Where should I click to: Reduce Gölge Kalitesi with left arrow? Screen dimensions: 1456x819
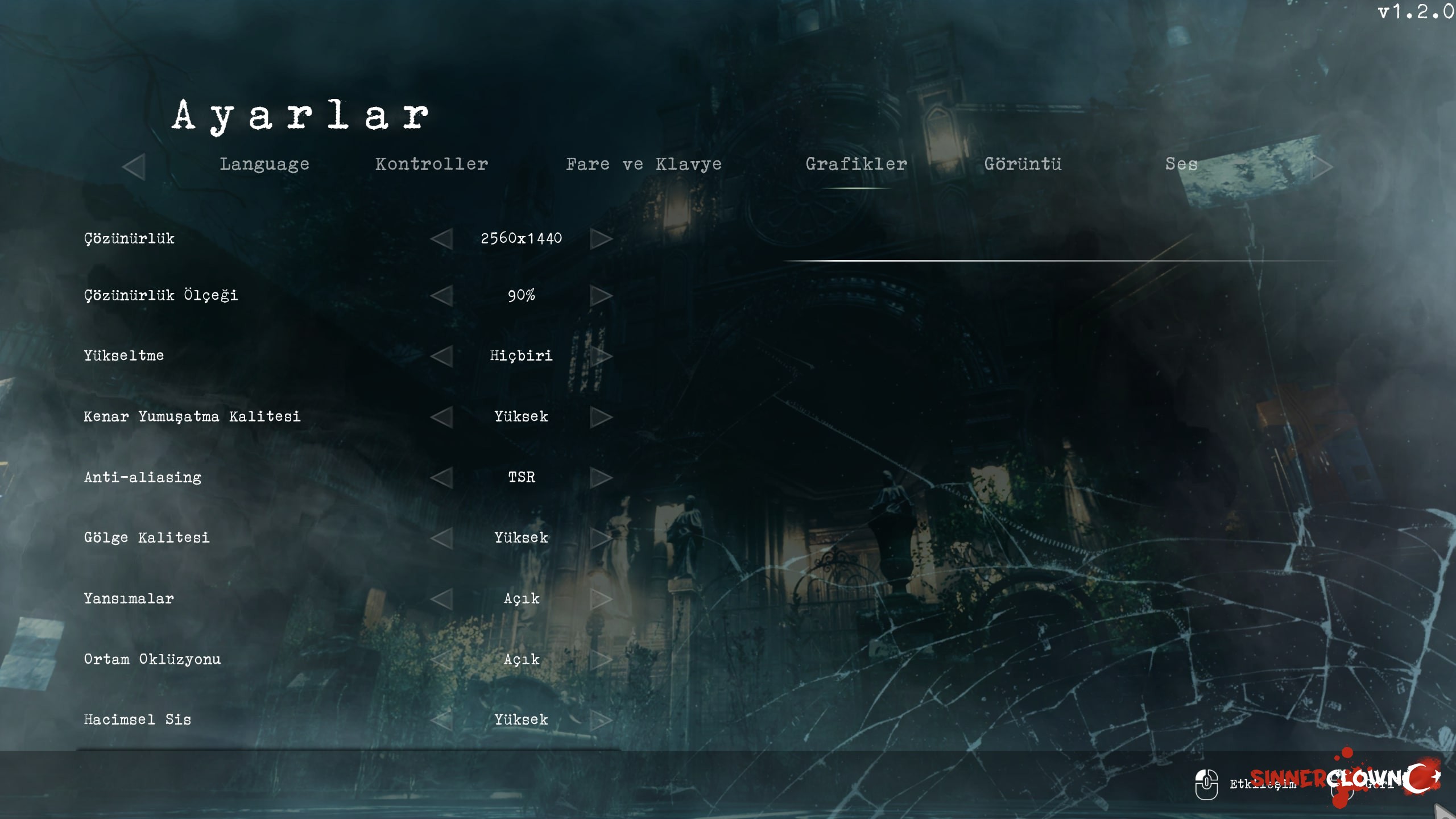pyautogui.click(x=442, y=538)
